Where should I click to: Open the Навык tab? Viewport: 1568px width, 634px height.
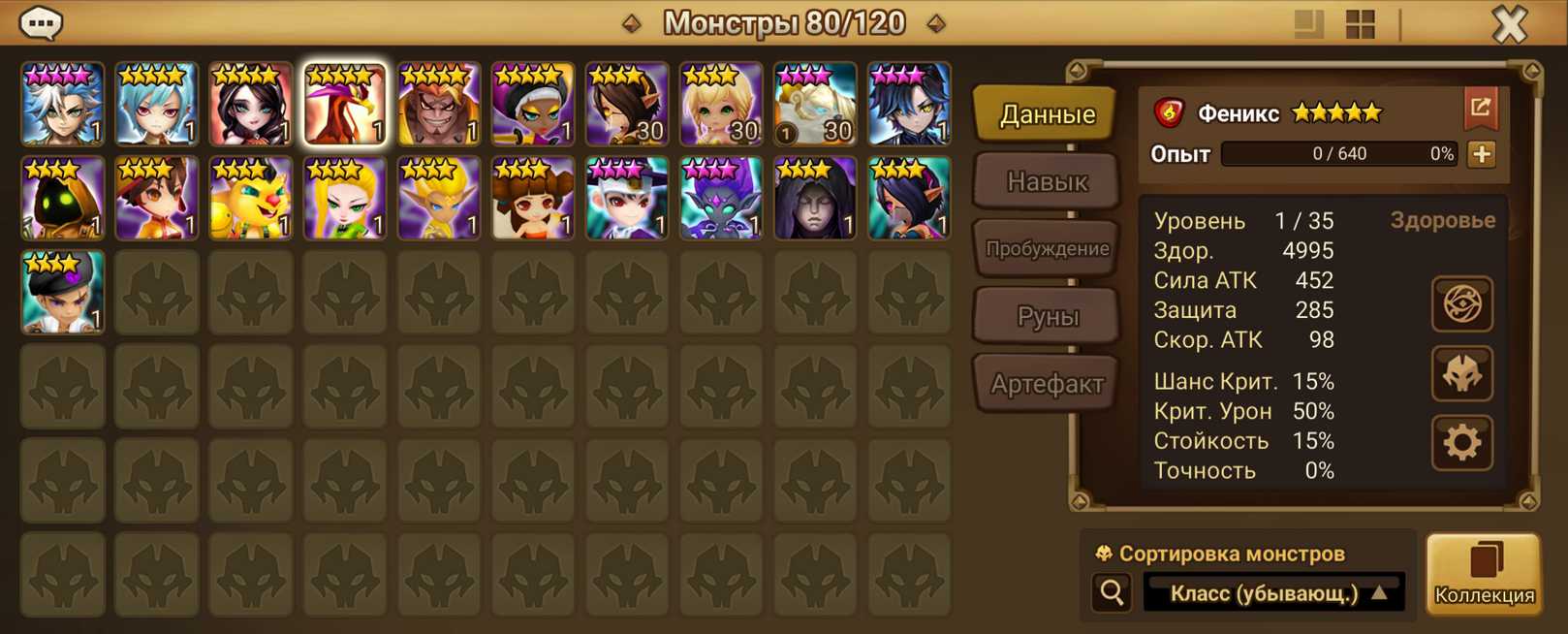pyautogui.click(x=1047, y=181)
